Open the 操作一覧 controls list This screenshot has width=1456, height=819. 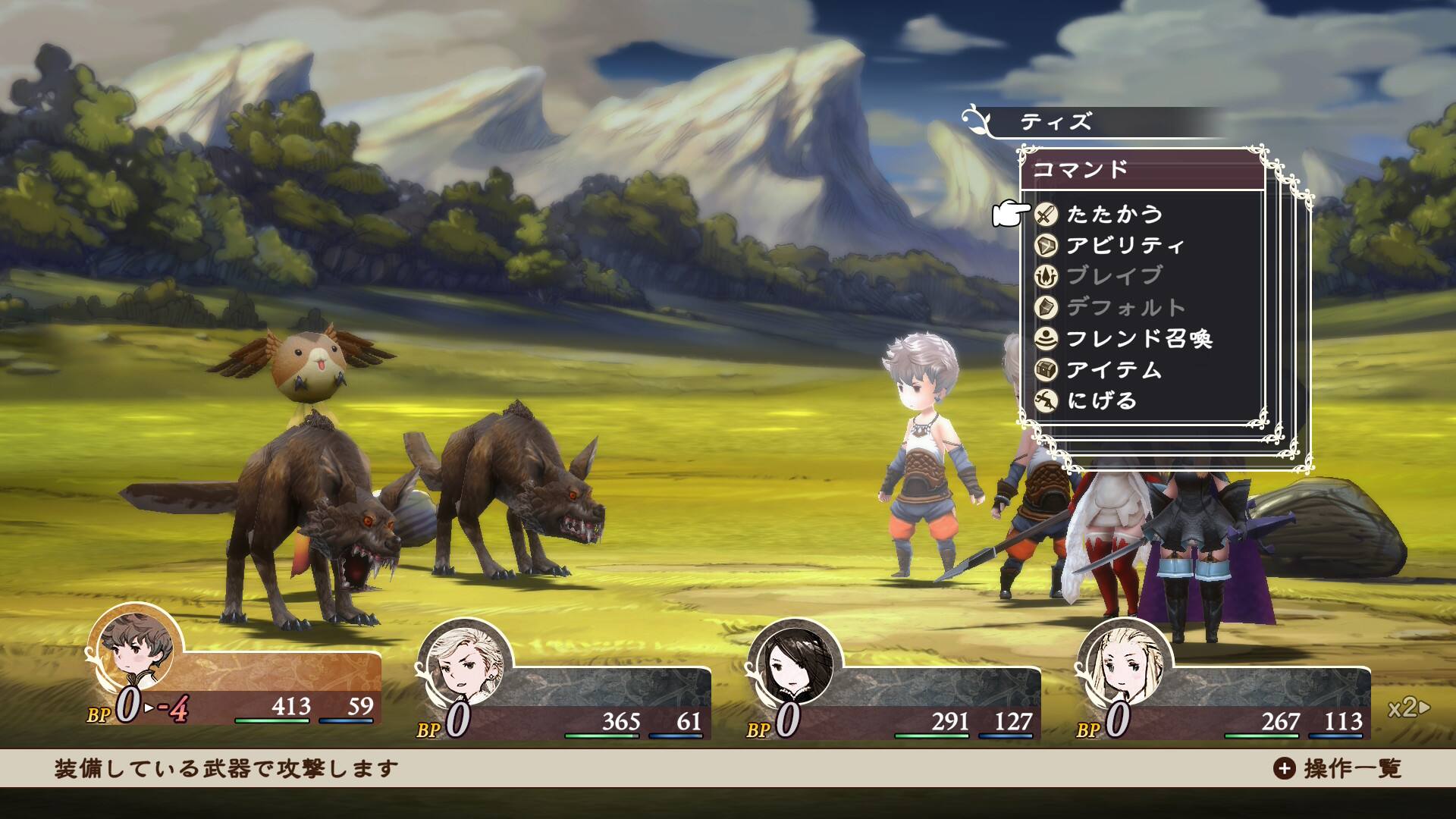tap(1338, 768)
